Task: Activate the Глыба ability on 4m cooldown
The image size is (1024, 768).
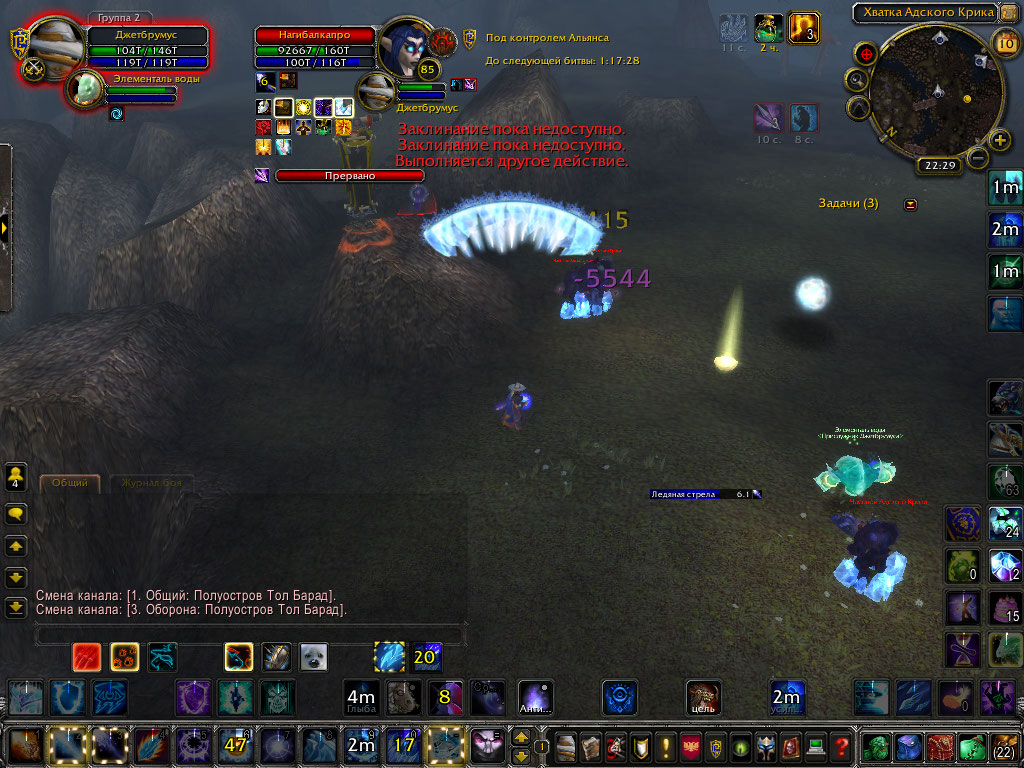Action: (360, 696)
